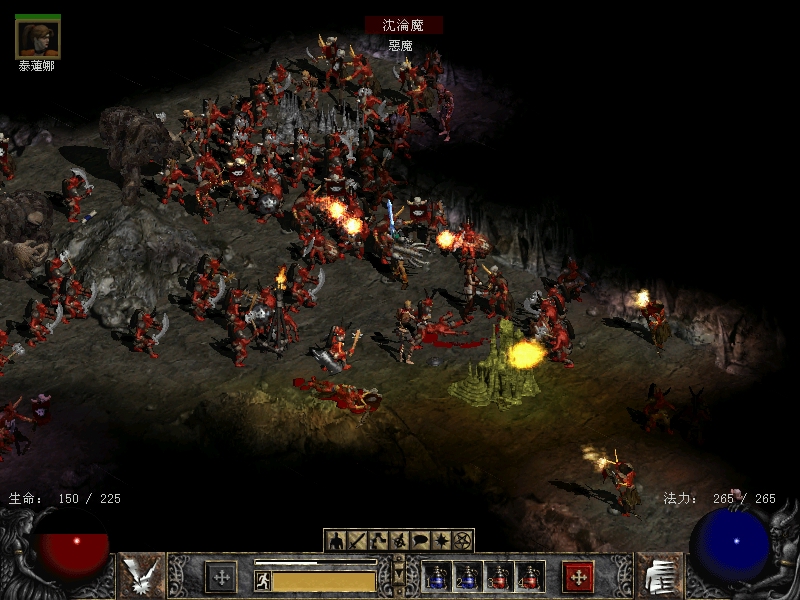Screen dimensions: 800x600
Task: Click the mercenary portrait of 泰蓮娜
Action: (x=38, y=38)
